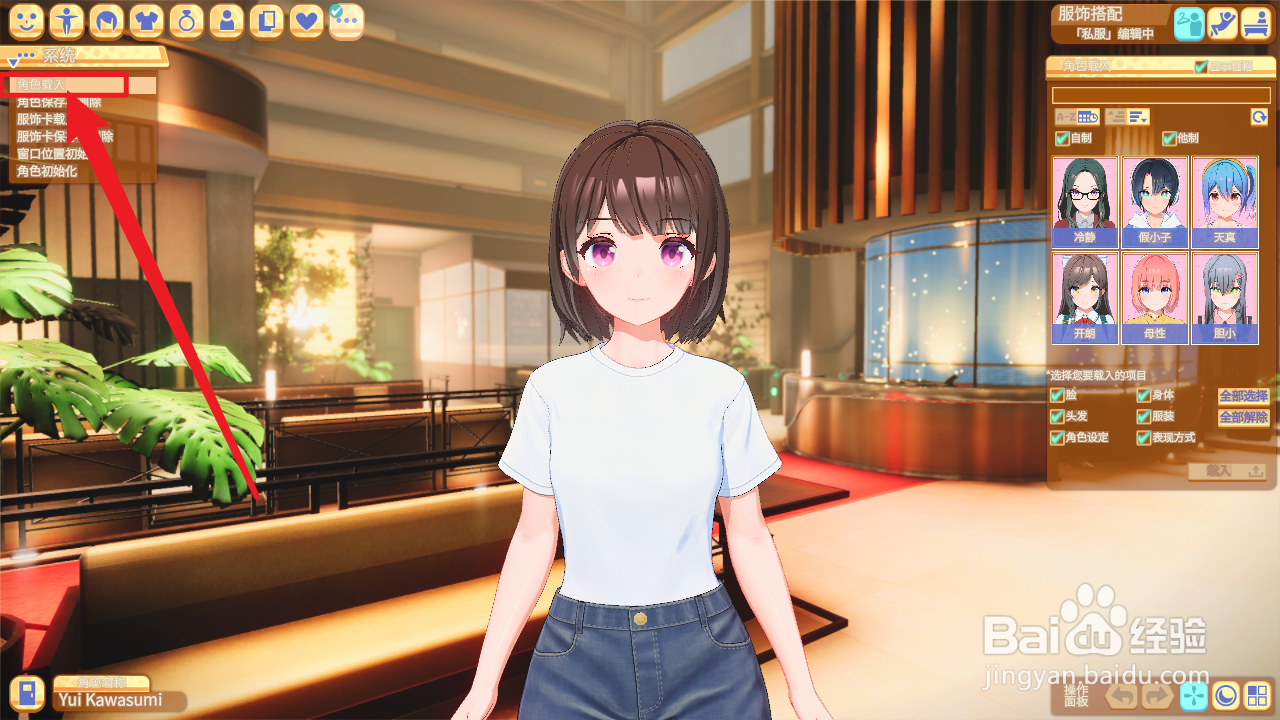Screen dimensions: 1280x720
Task: Toggle the 表现方式 checkbox
Action: 1143,437
